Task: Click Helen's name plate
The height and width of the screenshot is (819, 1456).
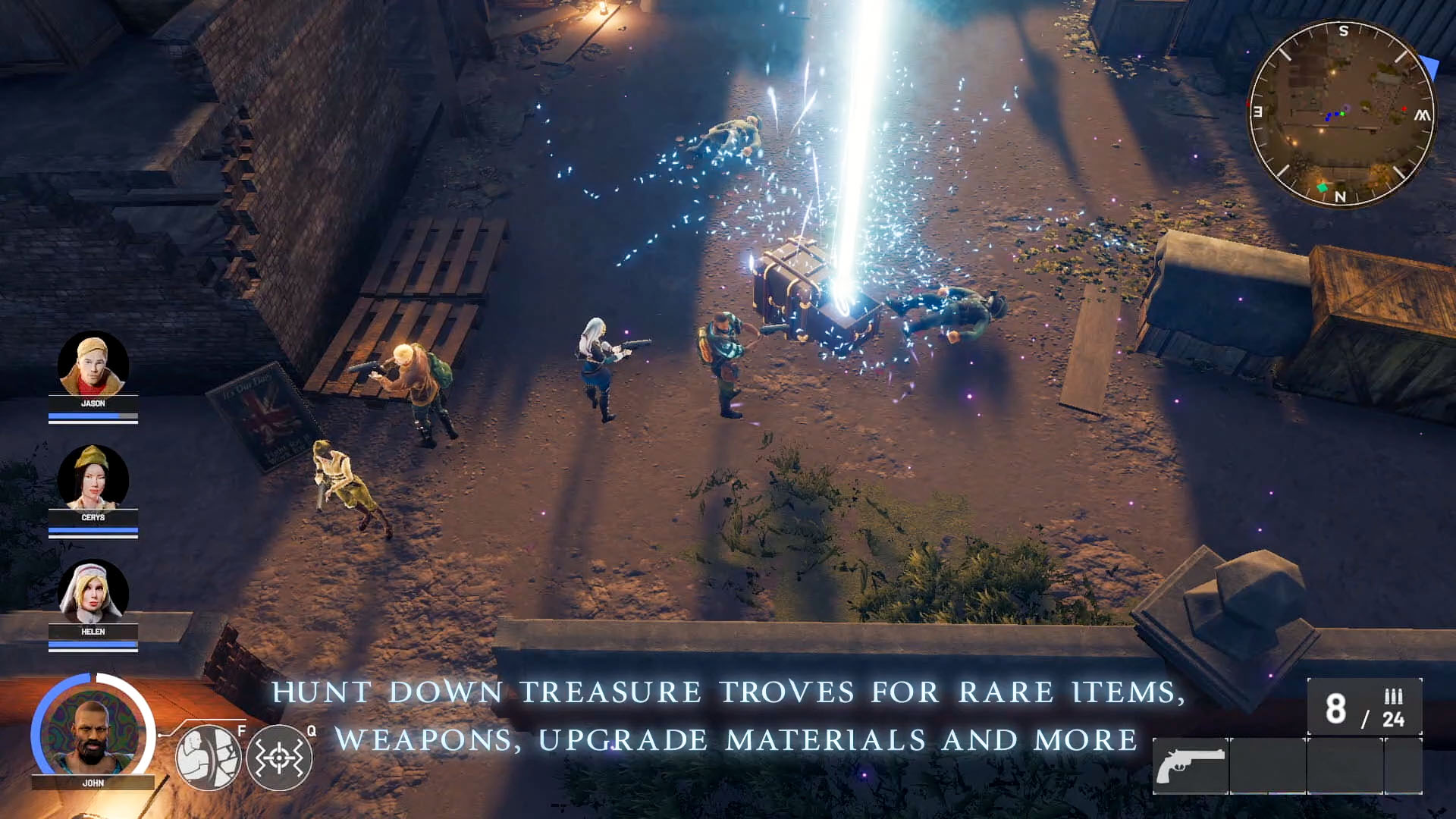Action: click(x=93, y=631)
